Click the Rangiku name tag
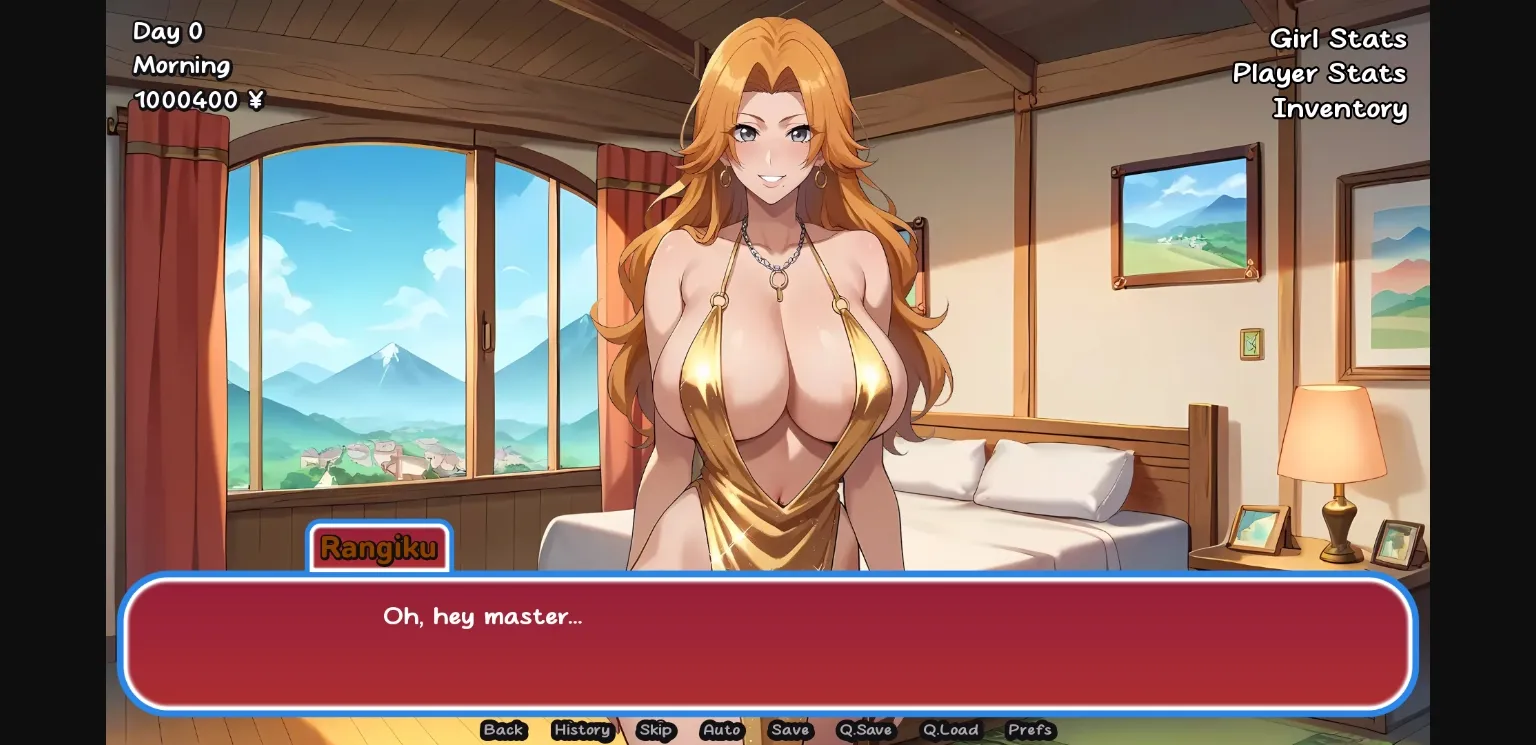Viewport: 1536px width, 745px height. (x=379, y=548)
